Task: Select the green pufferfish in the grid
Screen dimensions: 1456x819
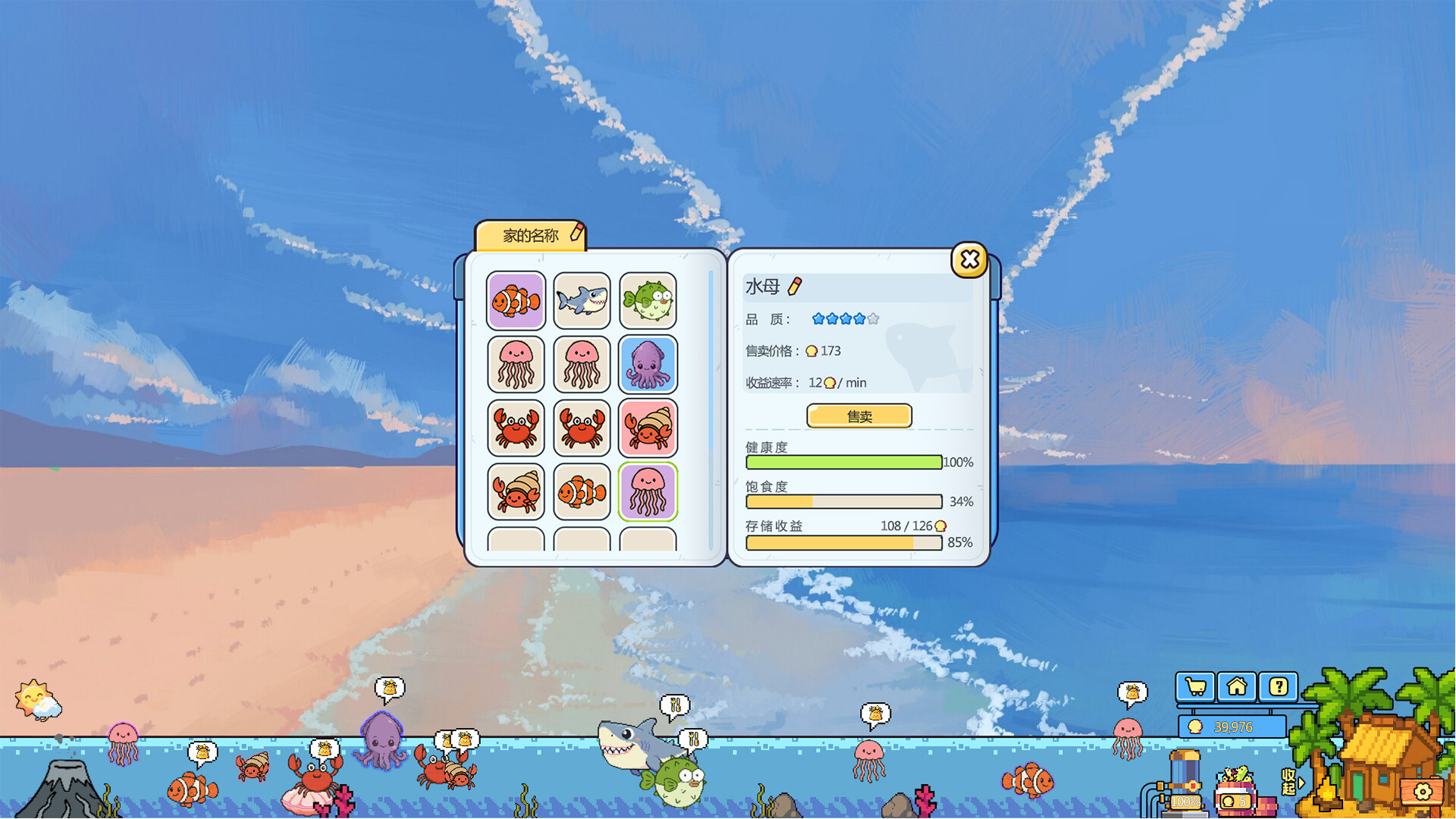Action: click(648, 301)
